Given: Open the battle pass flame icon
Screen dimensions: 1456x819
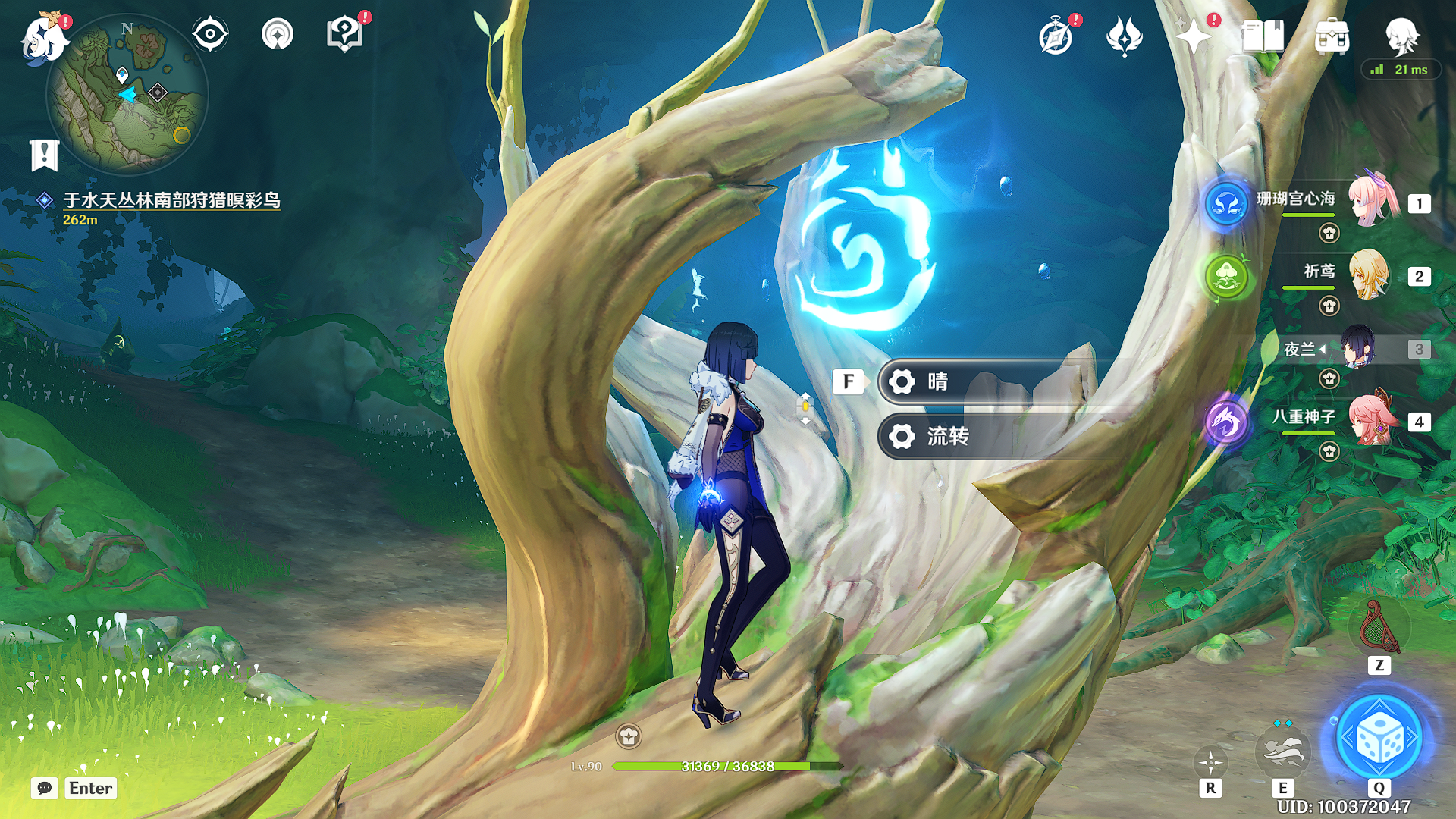Looking at the screenshot, I should 1125,36.
